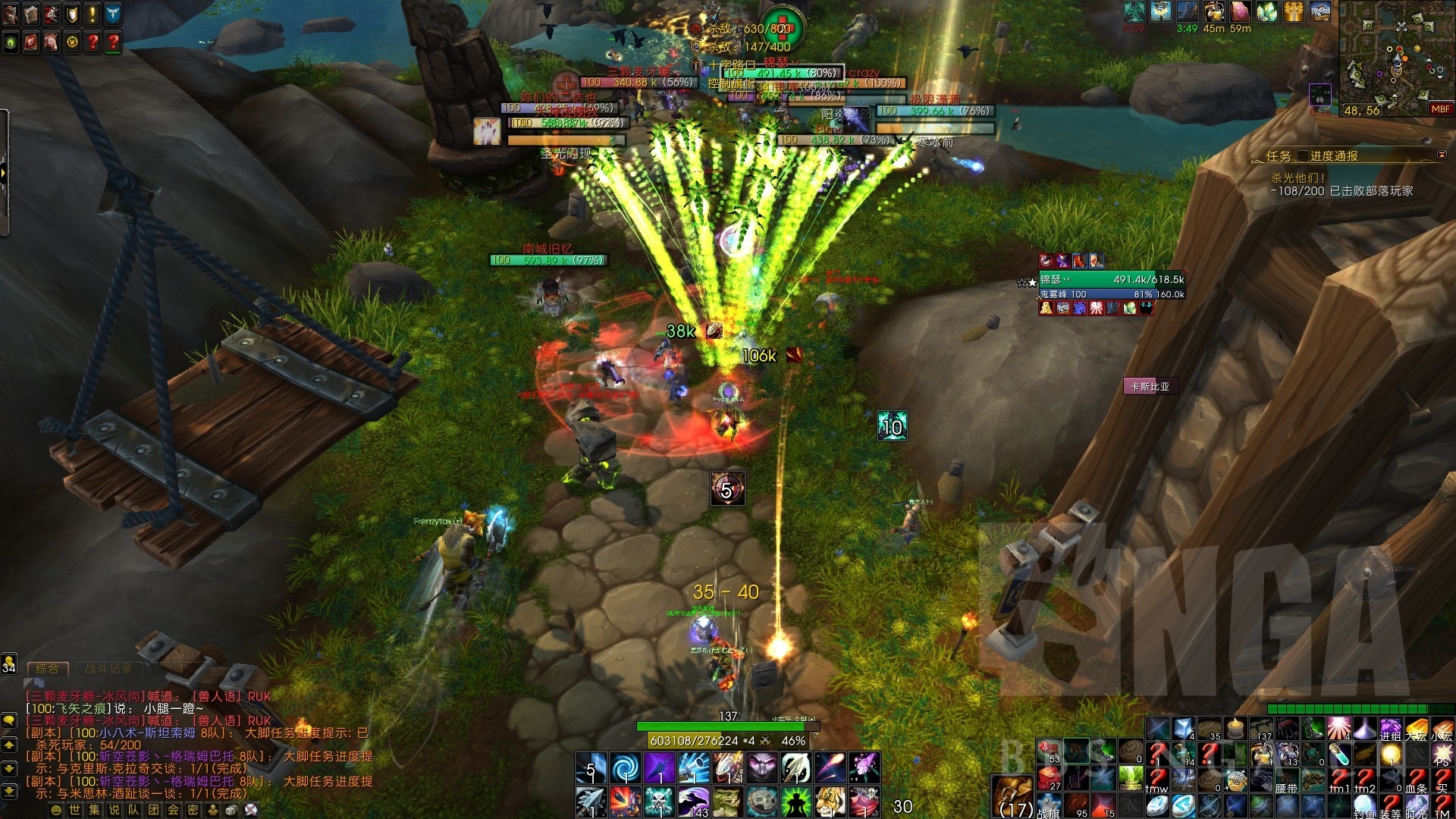1456x819 pixels.
Task: Click the 钓鱼 fishing button
Action: pyautogui.click(x=1363, y=807)
